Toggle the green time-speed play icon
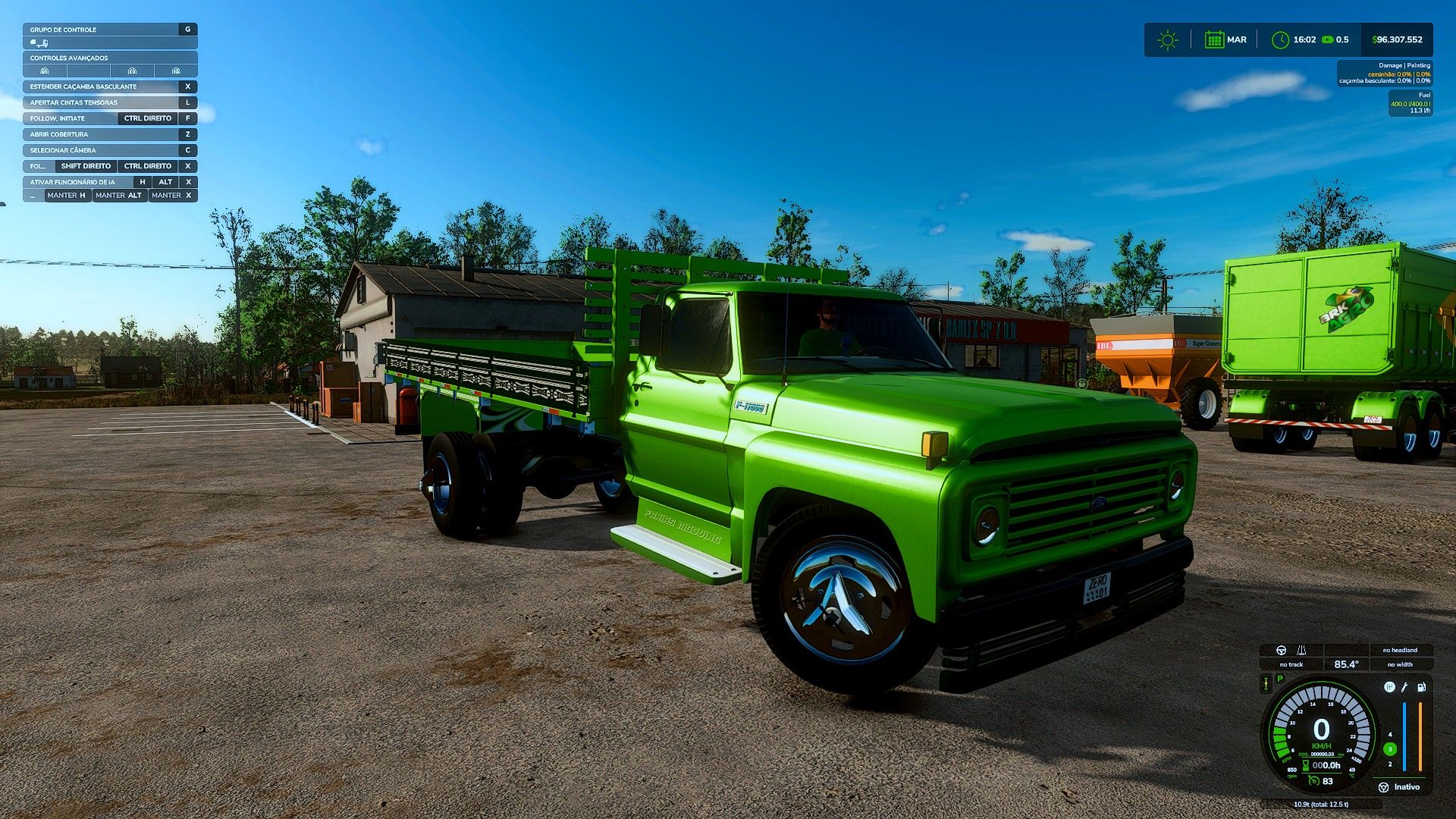1456x819 pixels. tap(1327, 40)
